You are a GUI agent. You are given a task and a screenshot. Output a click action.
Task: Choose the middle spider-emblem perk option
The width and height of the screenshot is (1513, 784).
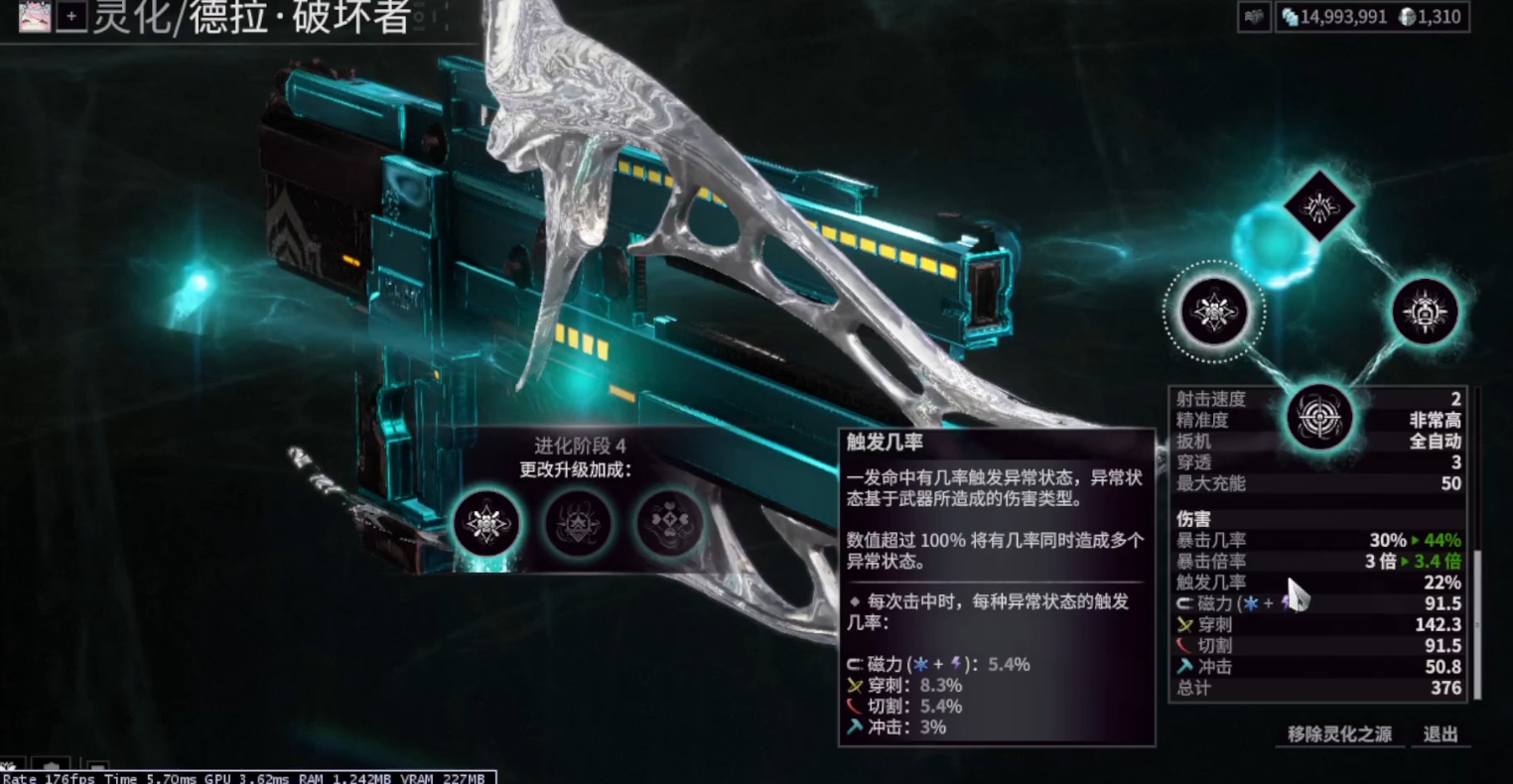(x=578, y=524)
